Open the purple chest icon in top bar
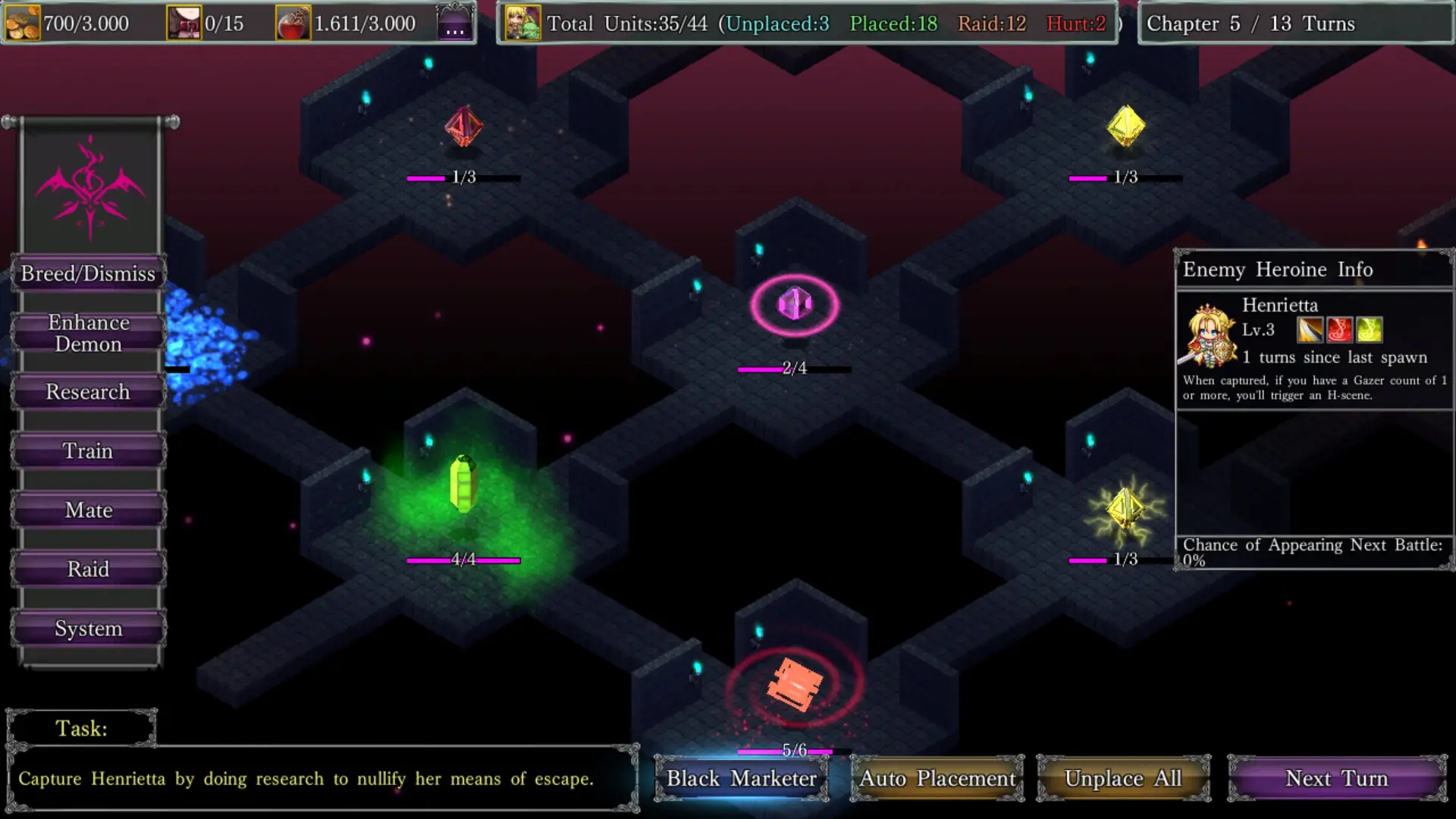 (455, 23)
